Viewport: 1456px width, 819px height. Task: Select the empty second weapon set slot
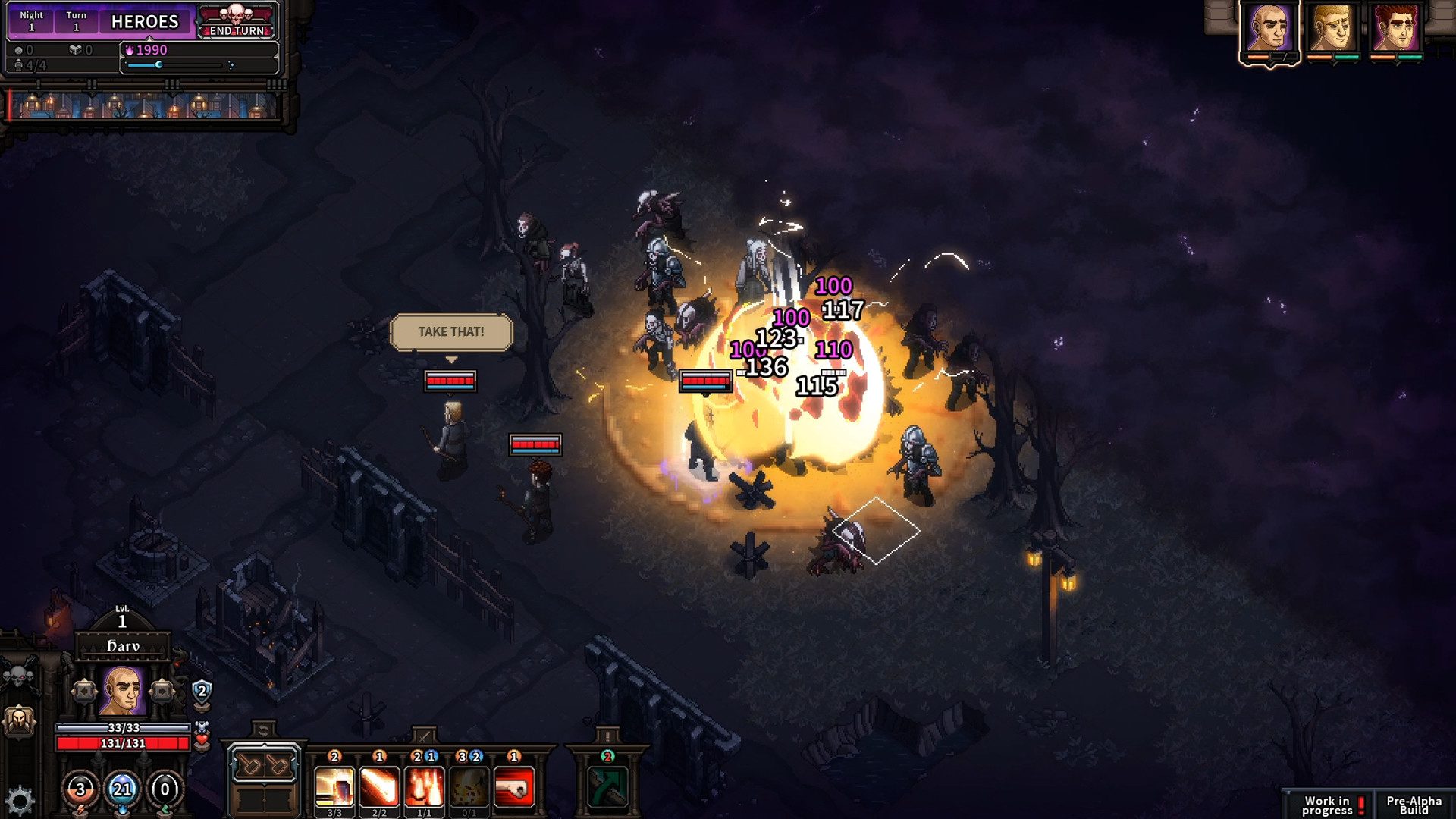tap(263, 799)
